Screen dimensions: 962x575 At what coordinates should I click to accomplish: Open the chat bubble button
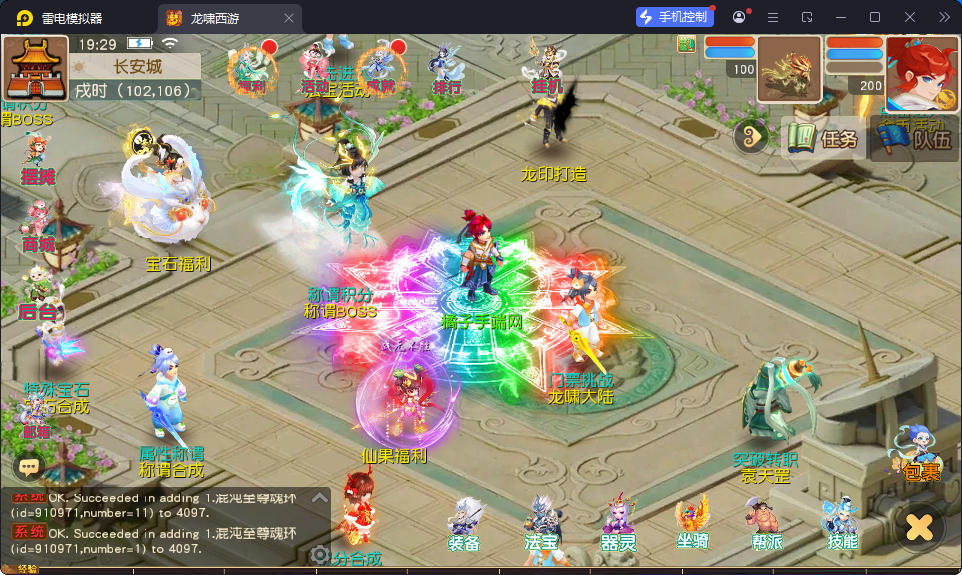click(29, 466)
